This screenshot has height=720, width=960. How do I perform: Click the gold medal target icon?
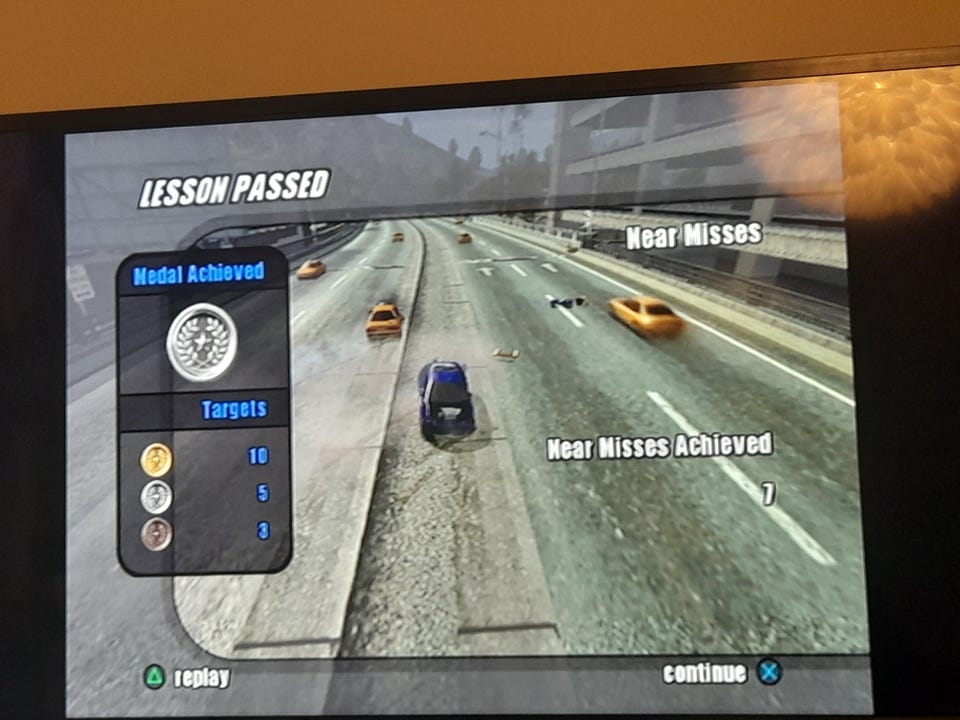[156, 459]
